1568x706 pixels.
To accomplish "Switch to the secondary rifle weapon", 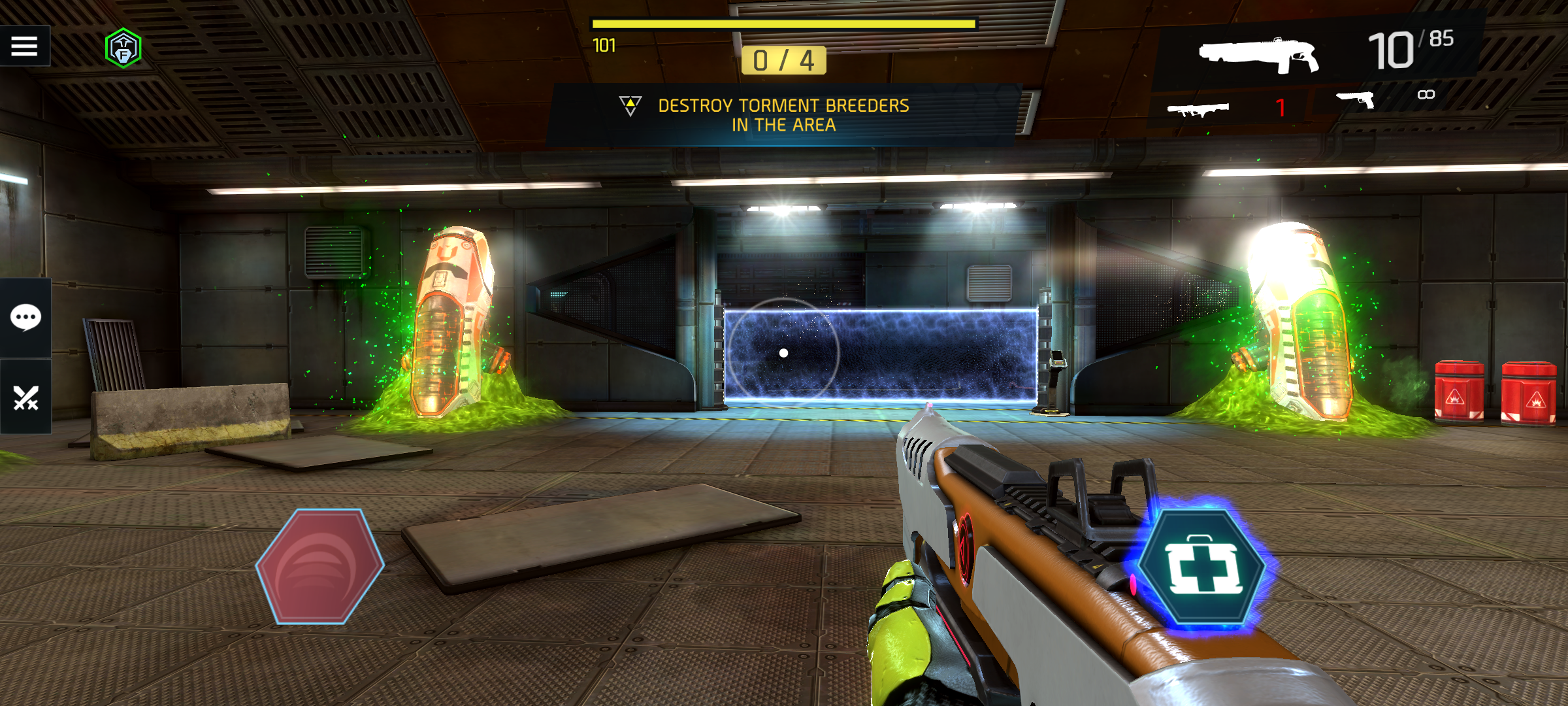I will [x=1198, y=109].
